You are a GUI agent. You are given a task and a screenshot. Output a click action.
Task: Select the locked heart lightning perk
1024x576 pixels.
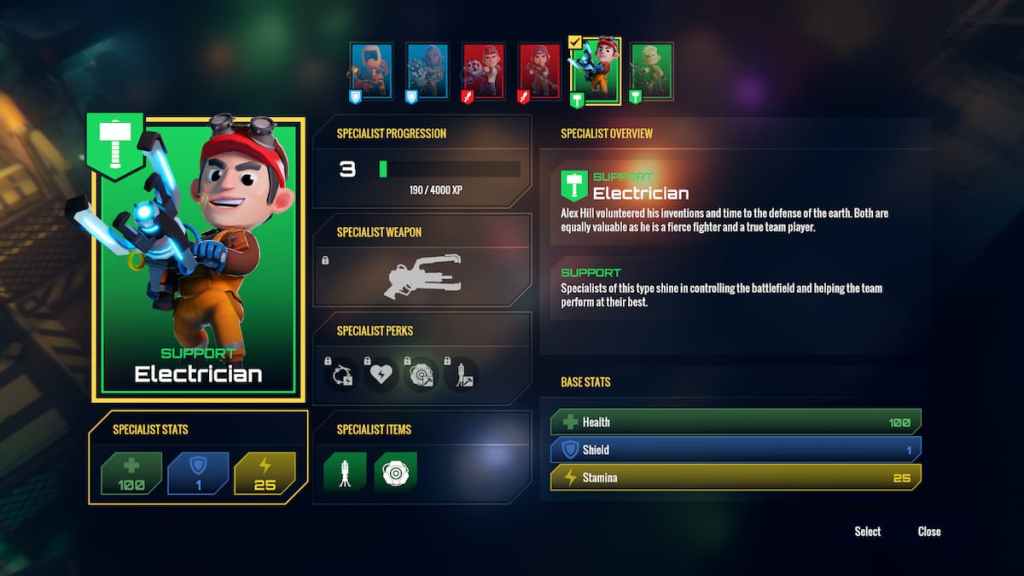tap(381, 374)
